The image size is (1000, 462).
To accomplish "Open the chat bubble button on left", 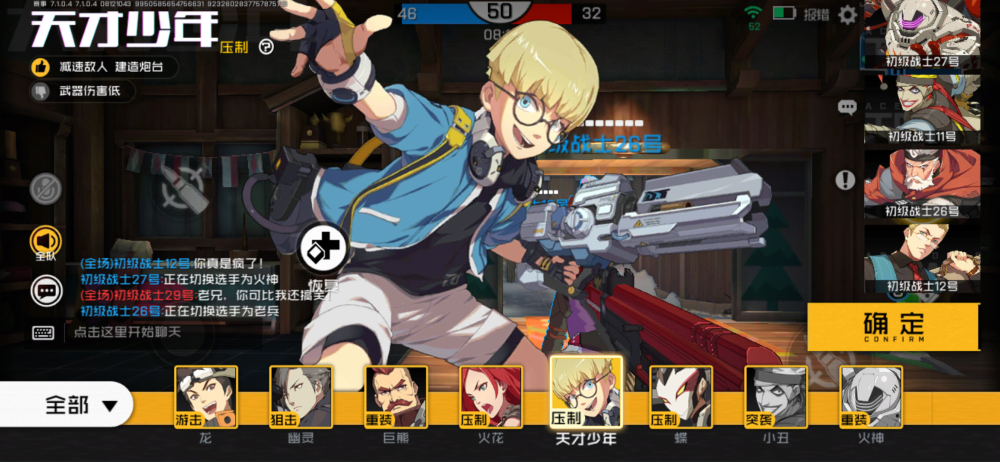I will pyautogui.click(x=46, y=291).
